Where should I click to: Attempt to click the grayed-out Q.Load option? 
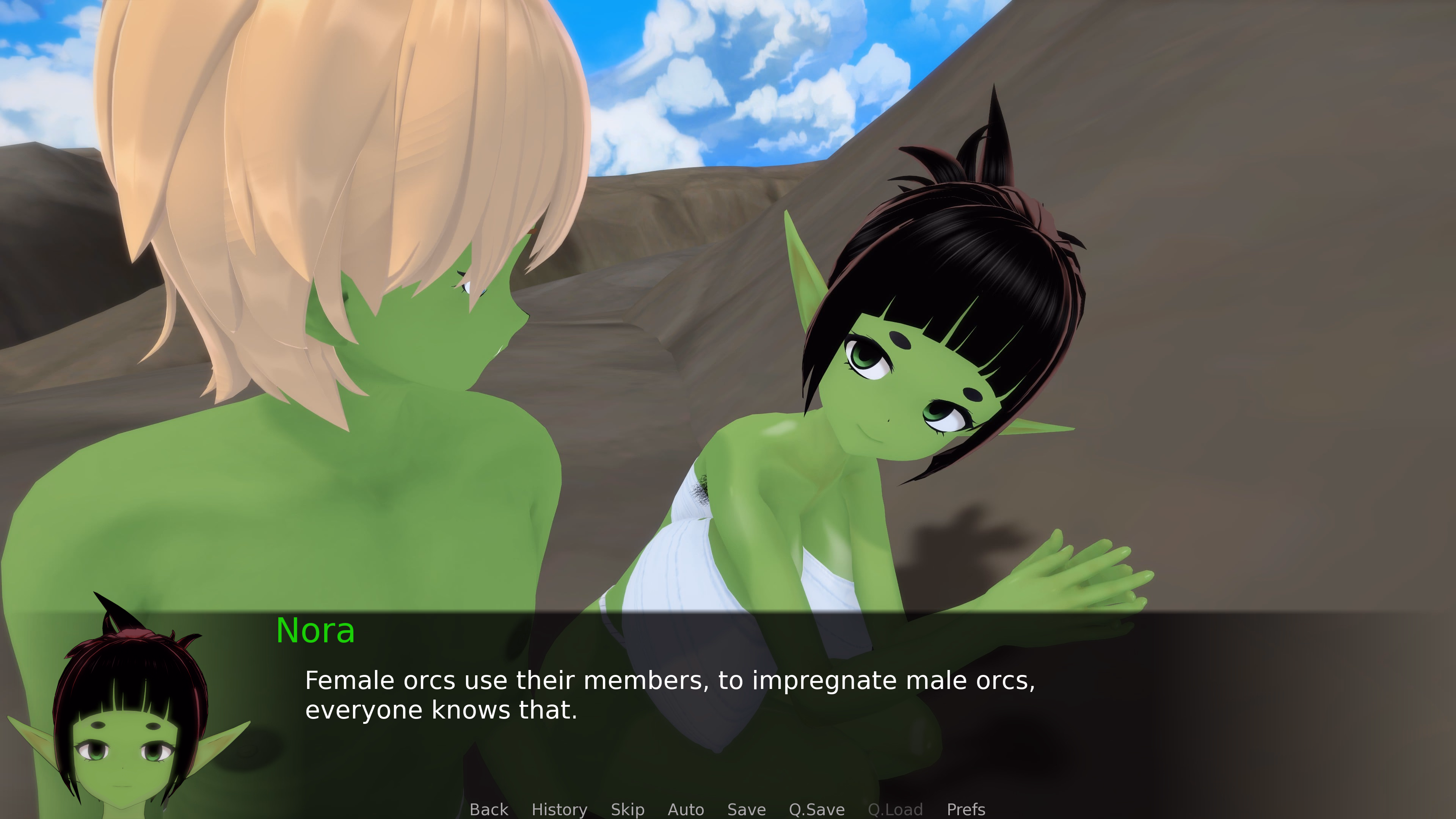pyautogui.click(x=895, y=810)
